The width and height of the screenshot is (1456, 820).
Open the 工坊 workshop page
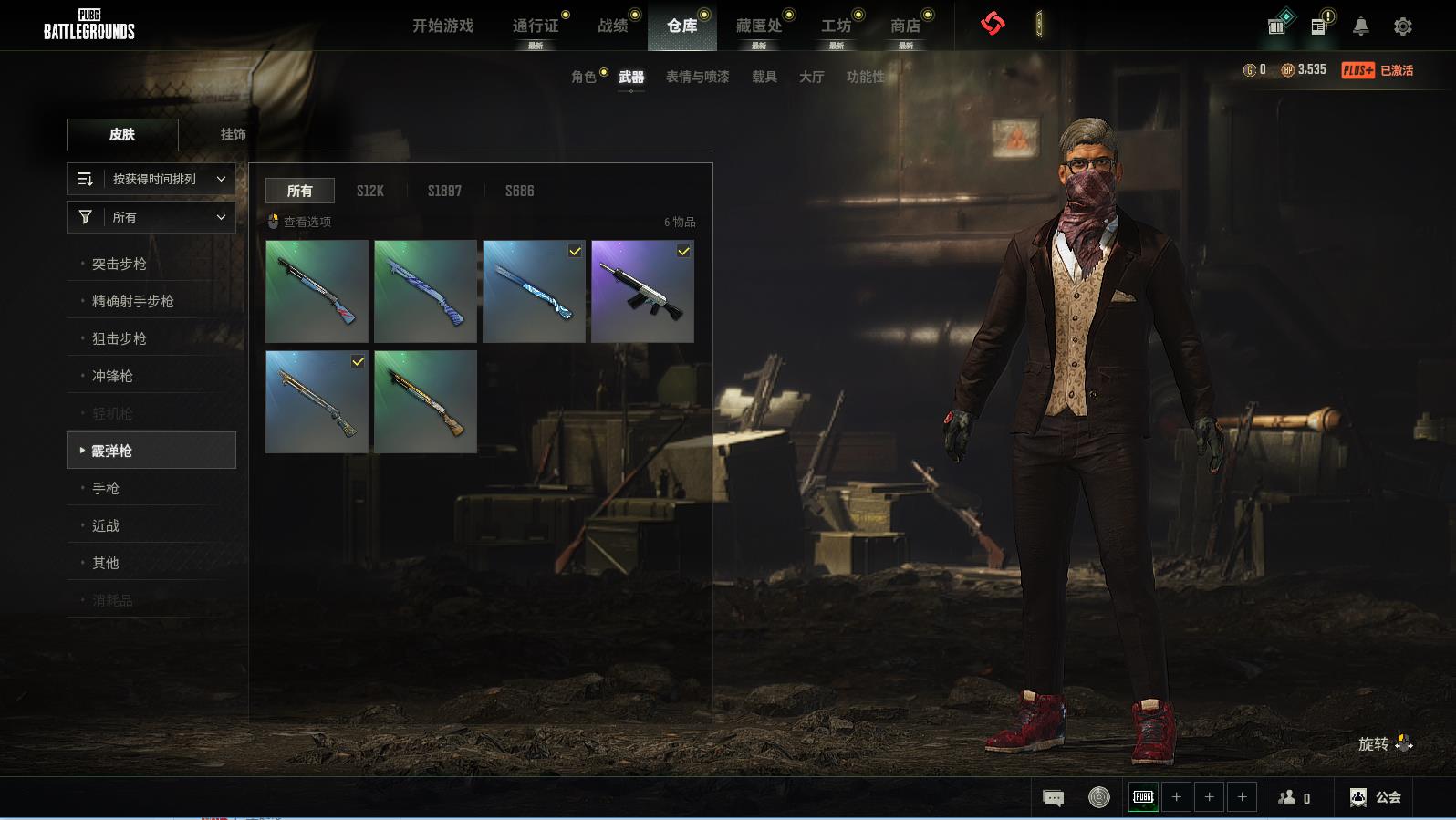(836, 26)
